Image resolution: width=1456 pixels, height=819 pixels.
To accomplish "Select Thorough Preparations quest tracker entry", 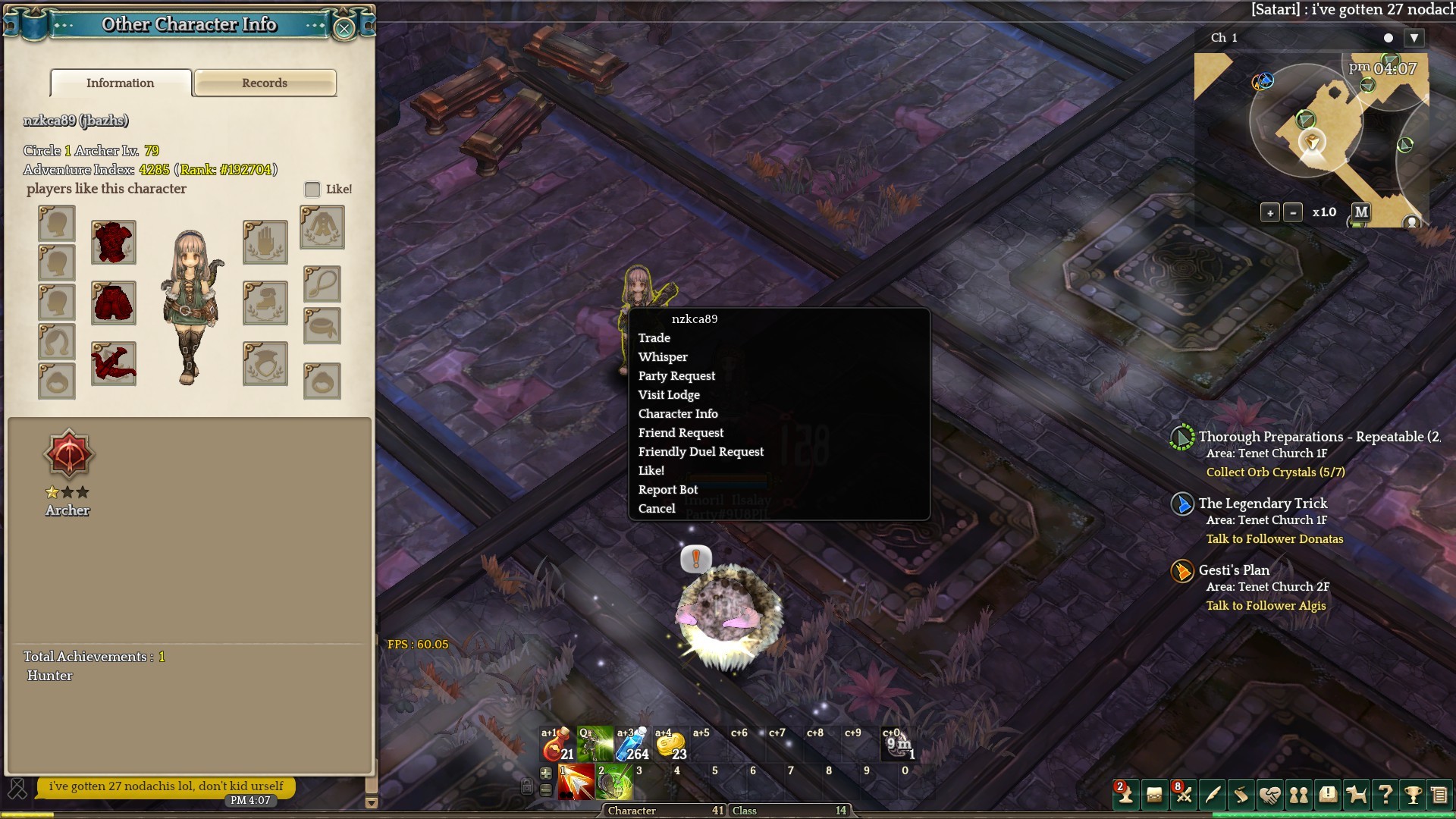I will point(1319,437).
